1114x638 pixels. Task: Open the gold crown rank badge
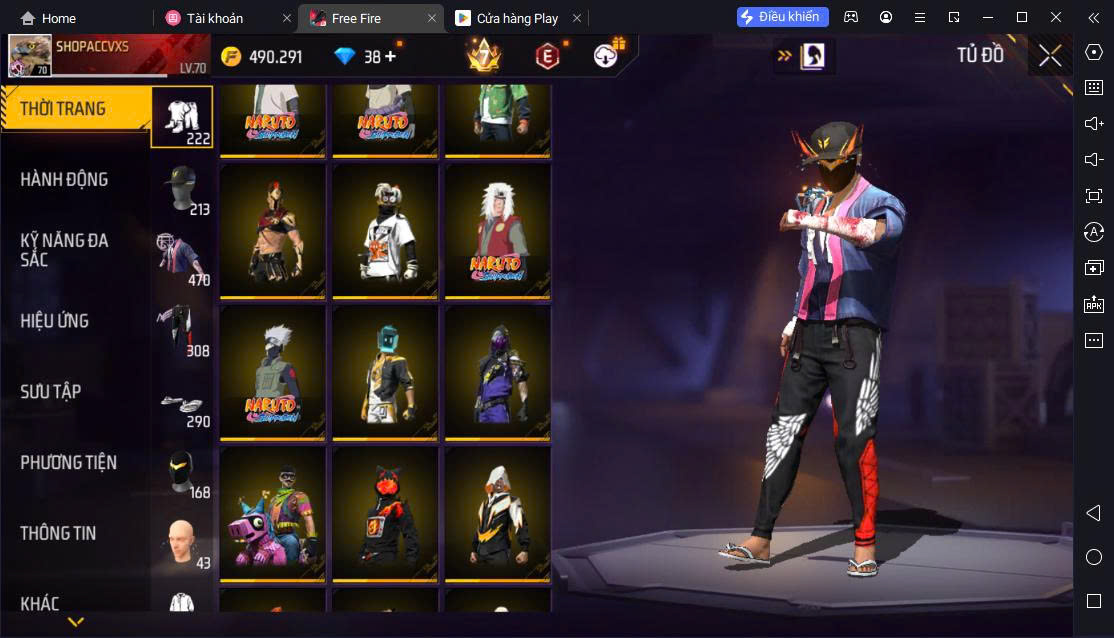(x=484, y=56)
